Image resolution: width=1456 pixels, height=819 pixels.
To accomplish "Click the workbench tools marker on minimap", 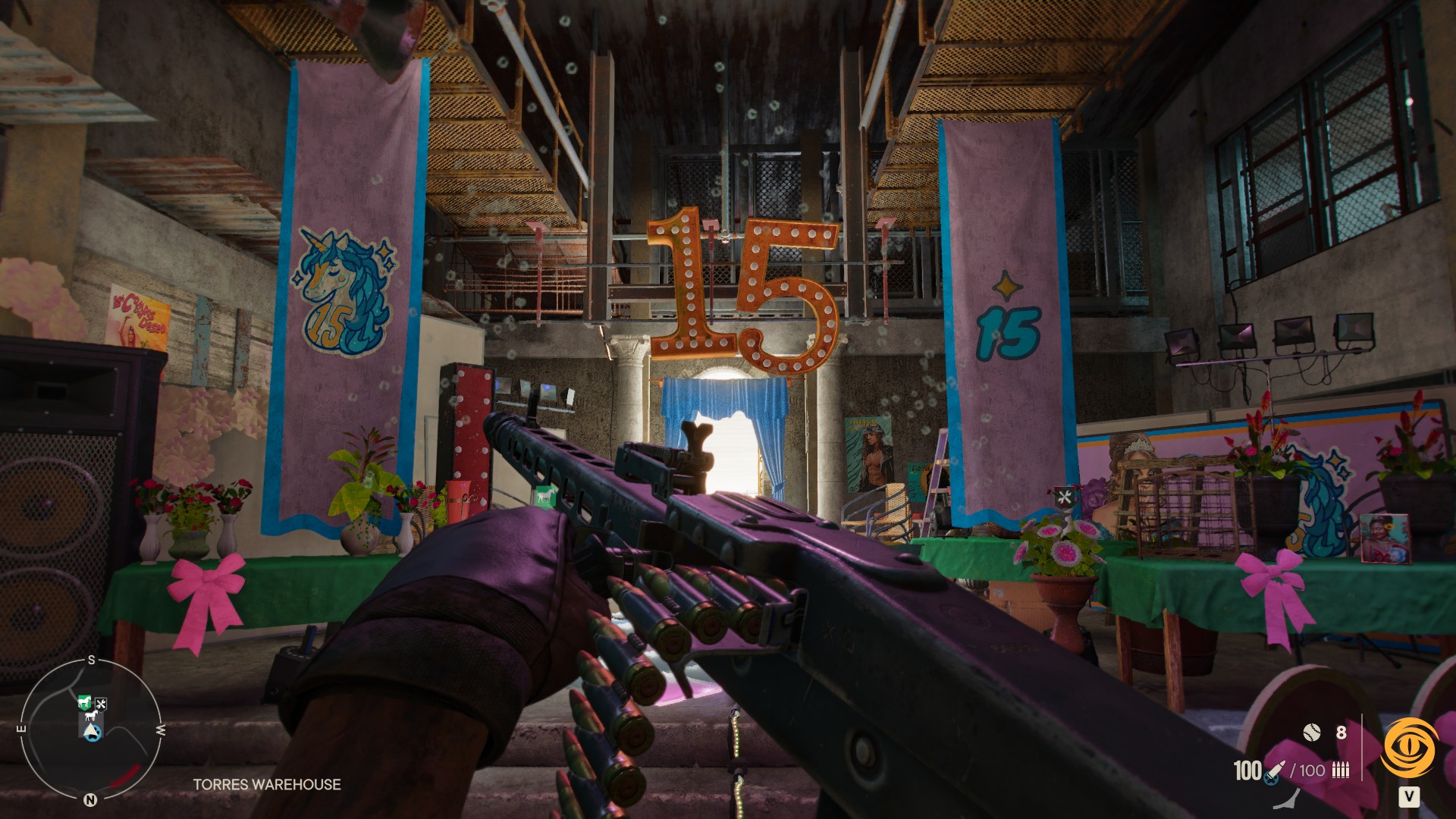I will (x=101, y=704).
